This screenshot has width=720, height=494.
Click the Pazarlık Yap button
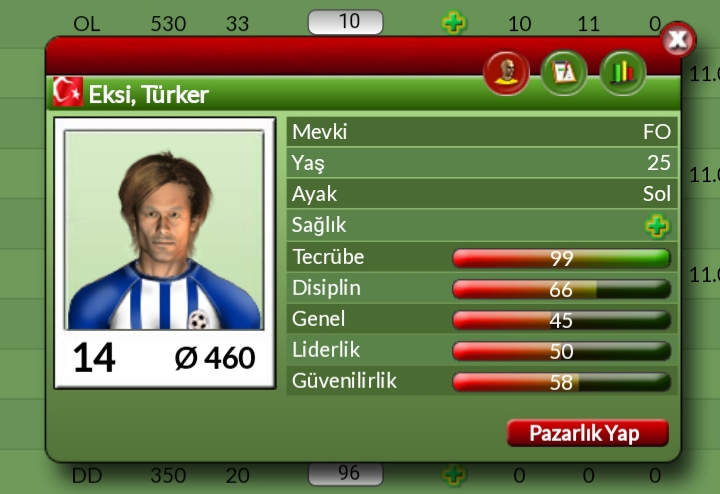pyautogui.click(x=587, y=433)
